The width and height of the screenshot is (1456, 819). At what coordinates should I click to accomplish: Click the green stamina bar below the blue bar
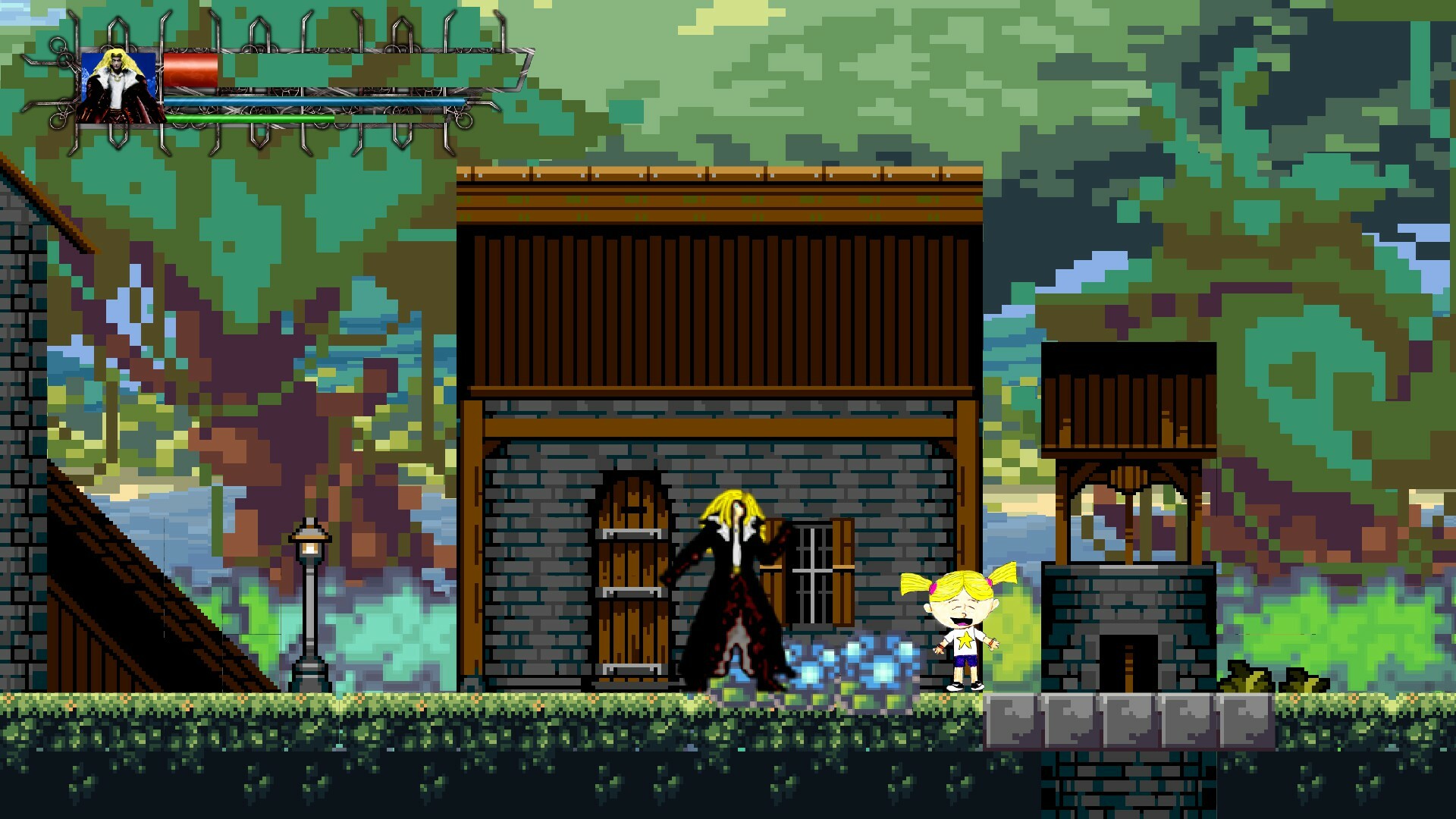coord(250,118)
